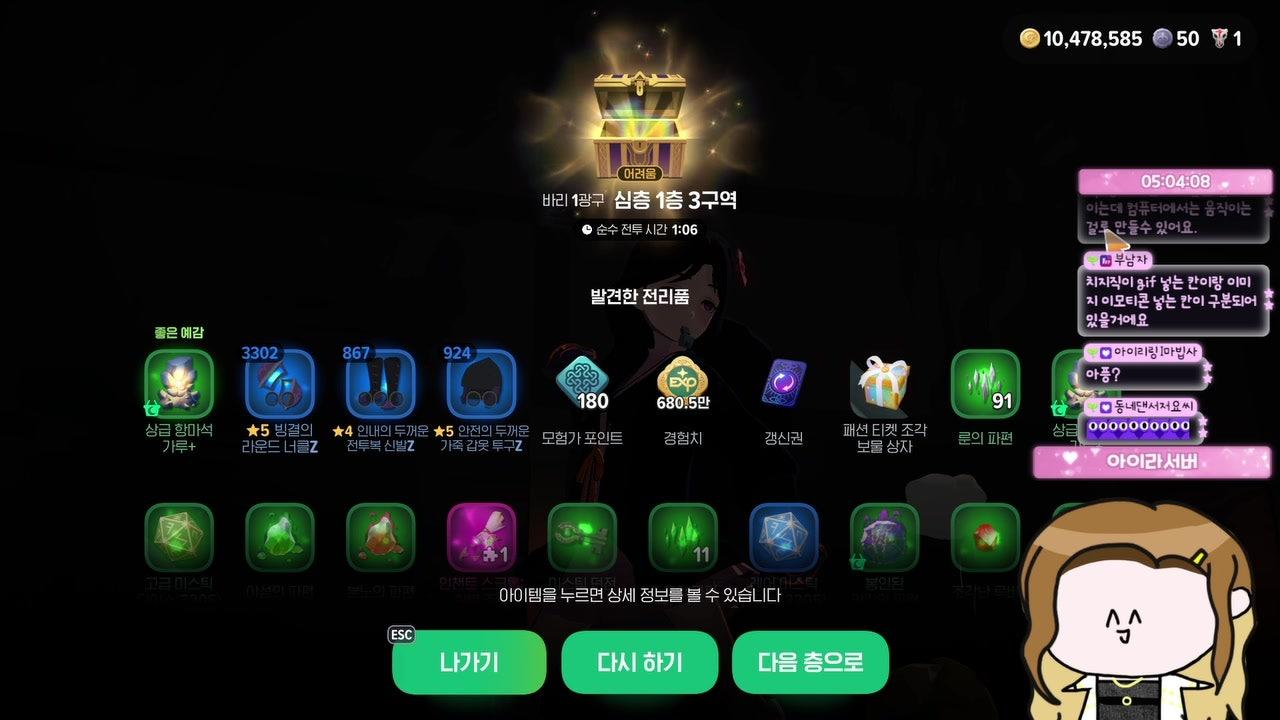Viewport: 1280px width, 720px height.
Task: Select the 상급 향마석 가루+ item icon
Action: tap(180, 383)
